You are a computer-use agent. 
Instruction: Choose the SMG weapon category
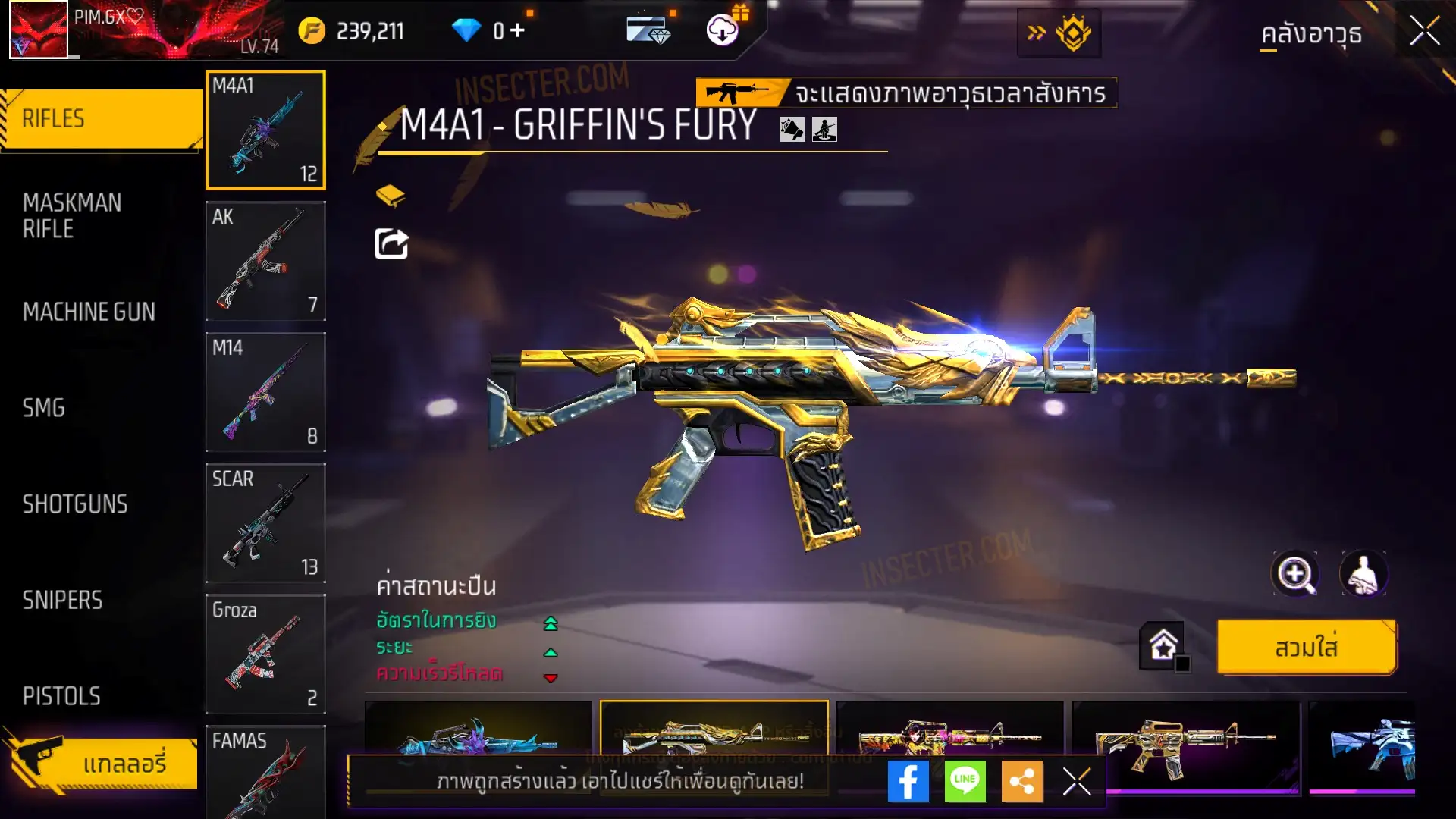[x=44, y=408]
